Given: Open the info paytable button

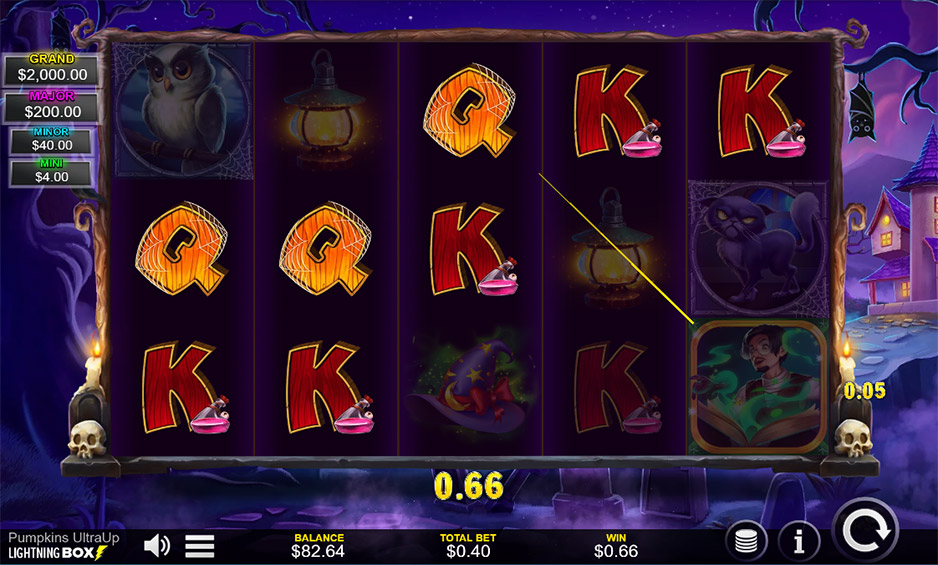Looking at the screenshot, I should 799,541.
